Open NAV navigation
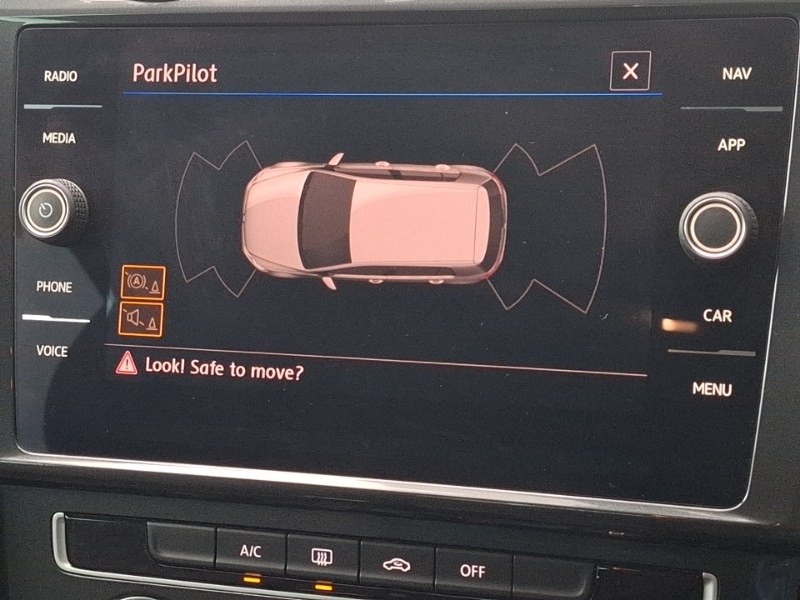This screenshot has height=600, width=800. click(x=737, y=74)
